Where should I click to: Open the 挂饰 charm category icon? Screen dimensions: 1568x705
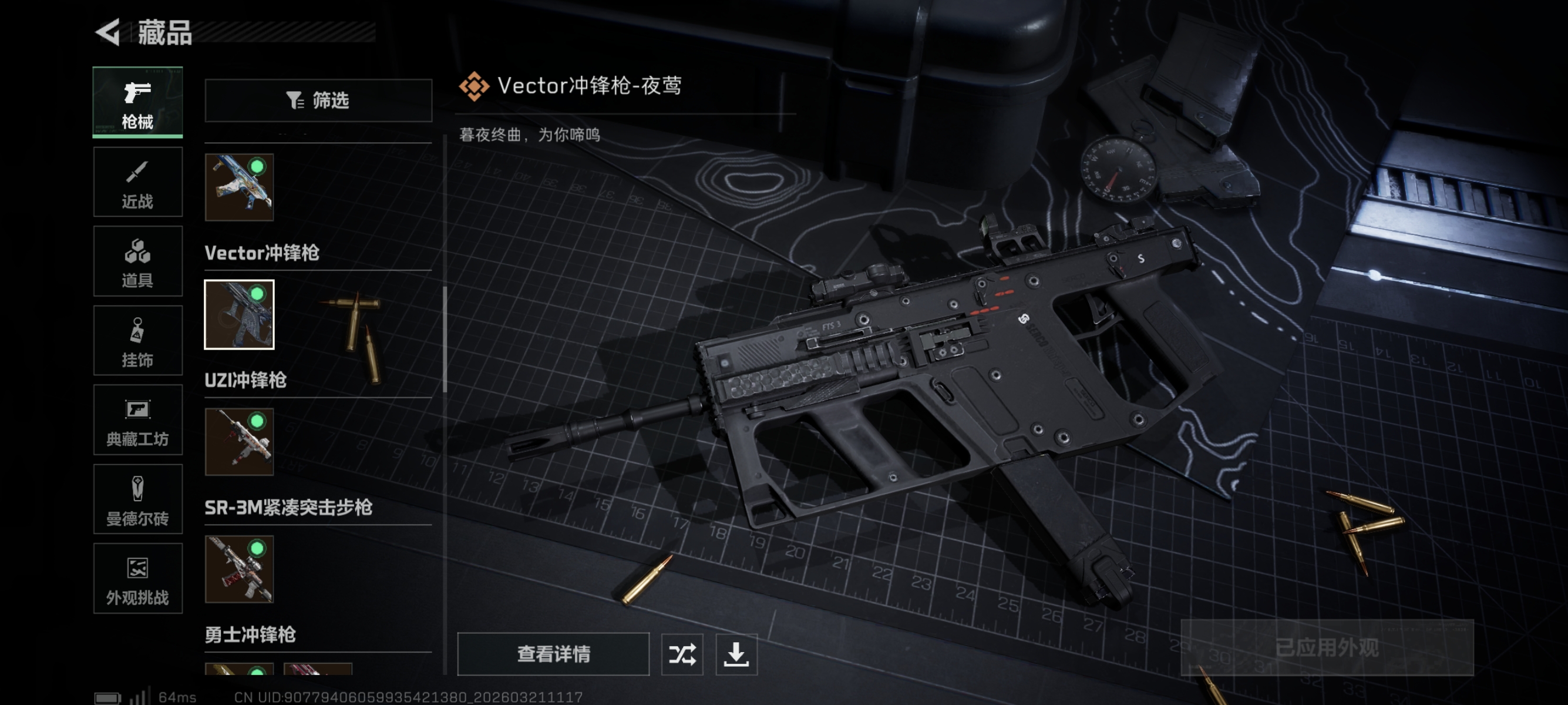tap(137, 340)
